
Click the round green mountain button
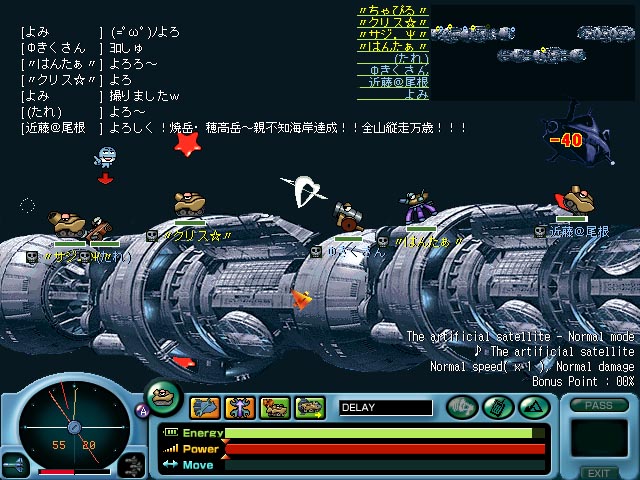[531, 407]
